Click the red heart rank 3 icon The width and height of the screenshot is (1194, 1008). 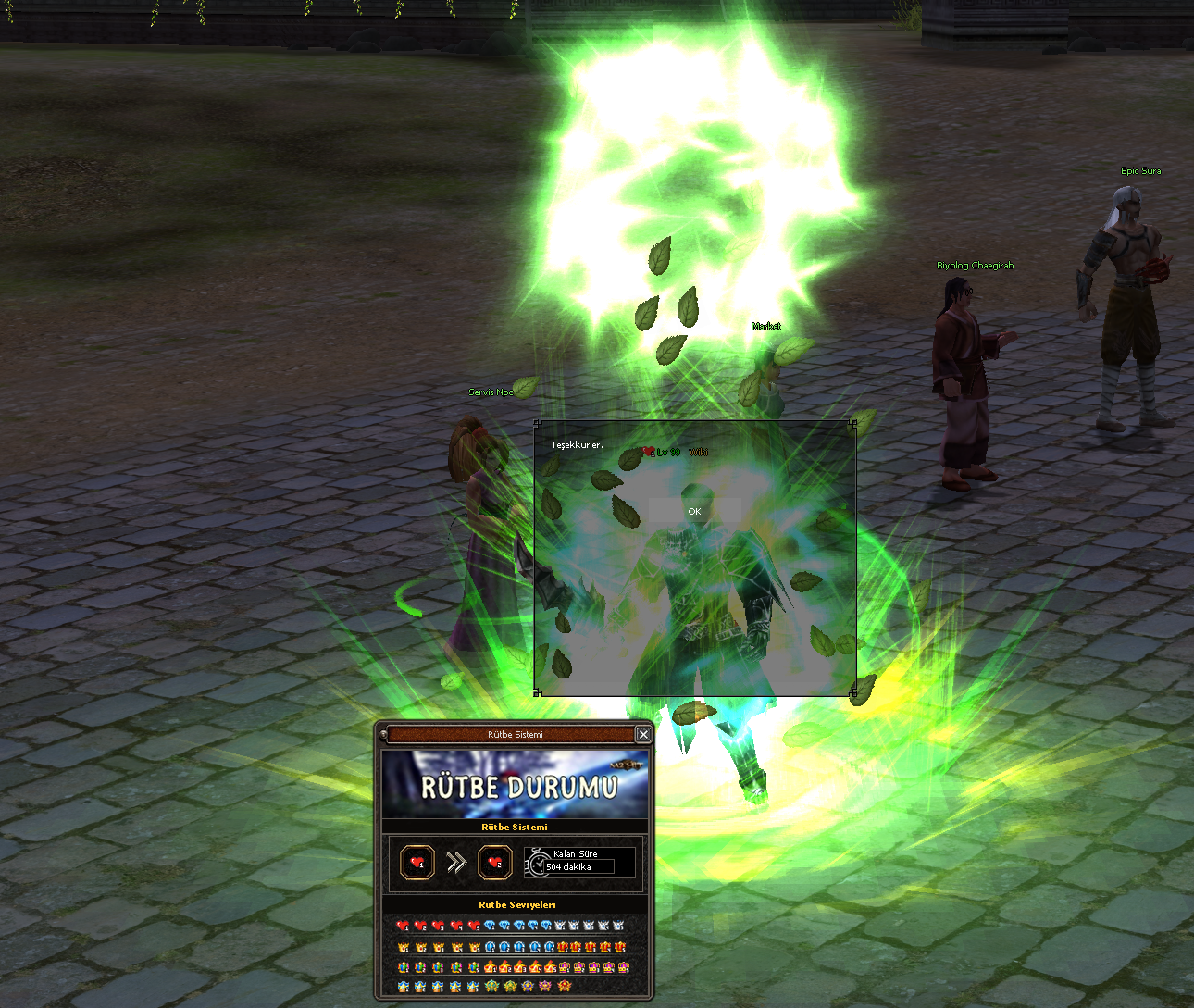pyautogui.click(x=439, y=926)
